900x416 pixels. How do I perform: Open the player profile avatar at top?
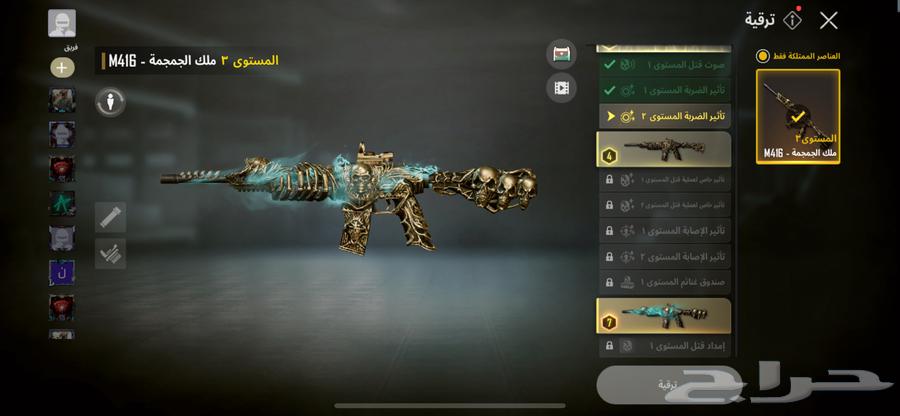point(62,23)
